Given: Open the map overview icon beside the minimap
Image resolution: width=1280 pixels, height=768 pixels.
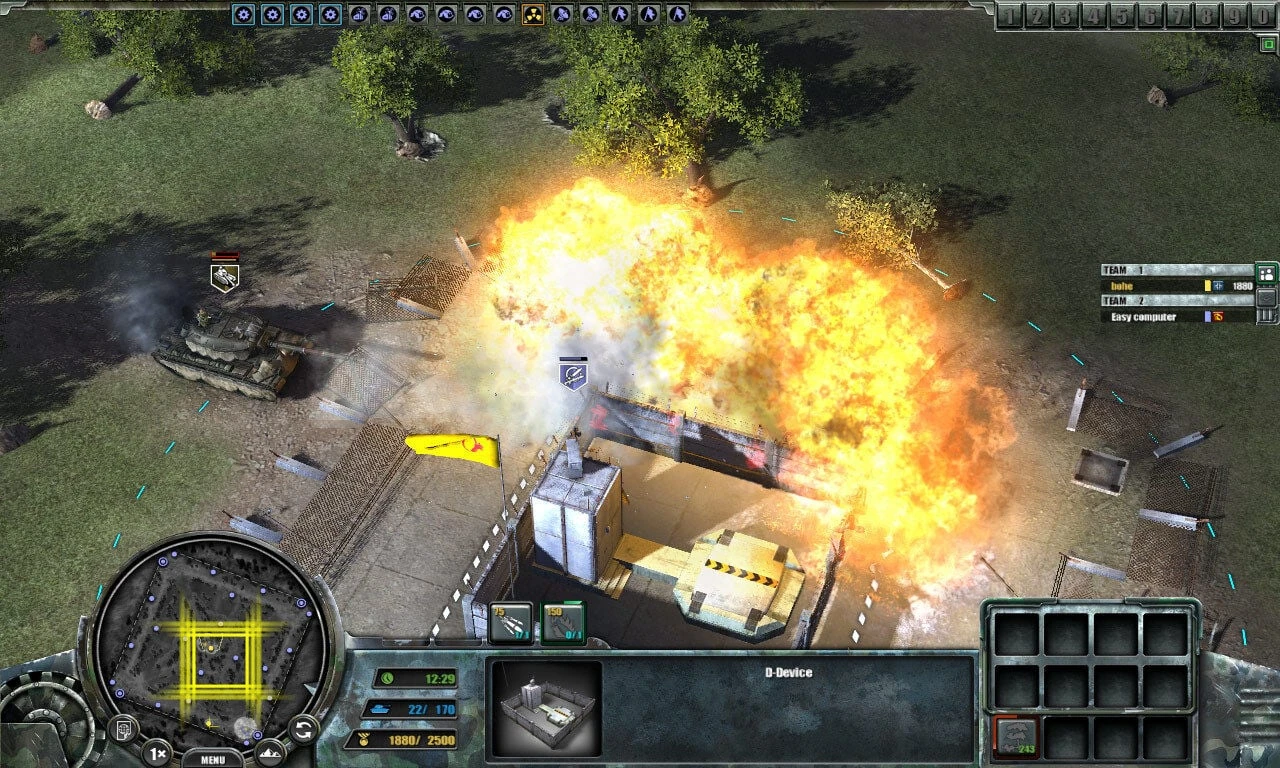Looking at the screenshot, I should 123,728.
